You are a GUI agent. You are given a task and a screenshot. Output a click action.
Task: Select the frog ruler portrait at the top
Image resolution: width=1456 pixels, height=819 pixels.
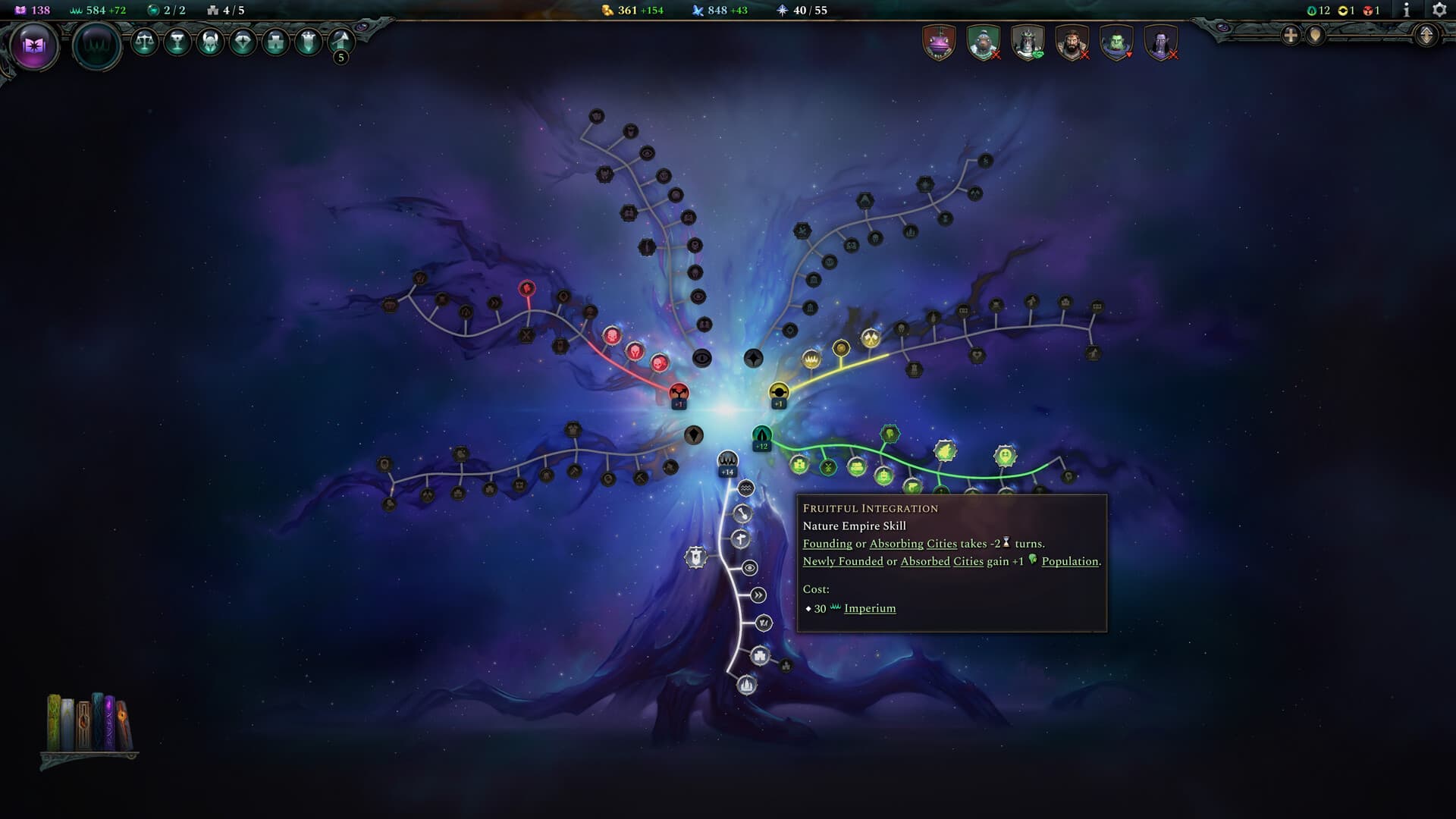click(x=939, y=44)
